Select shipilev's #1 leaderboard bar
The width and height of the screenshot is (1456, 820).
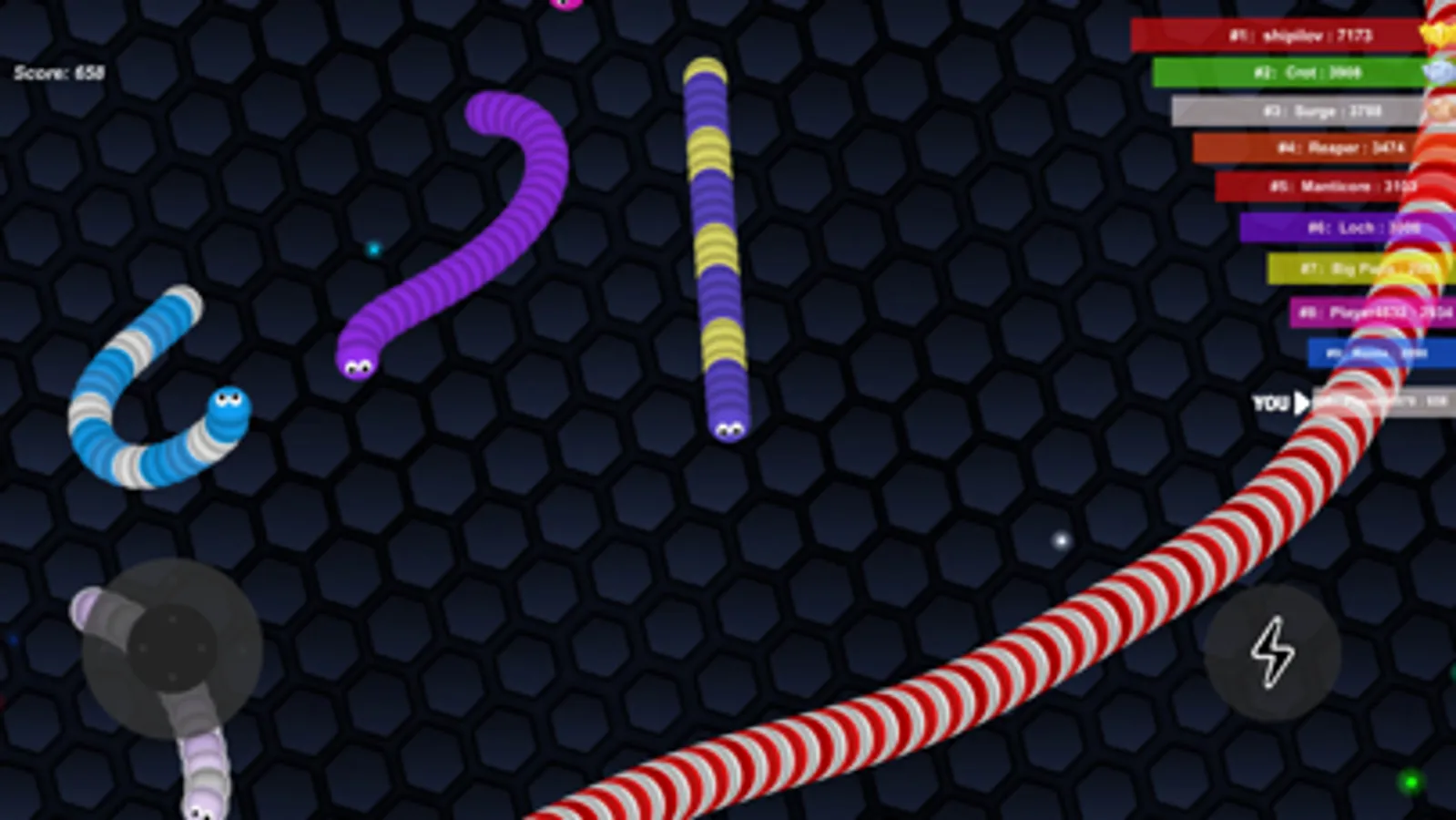1284,35
